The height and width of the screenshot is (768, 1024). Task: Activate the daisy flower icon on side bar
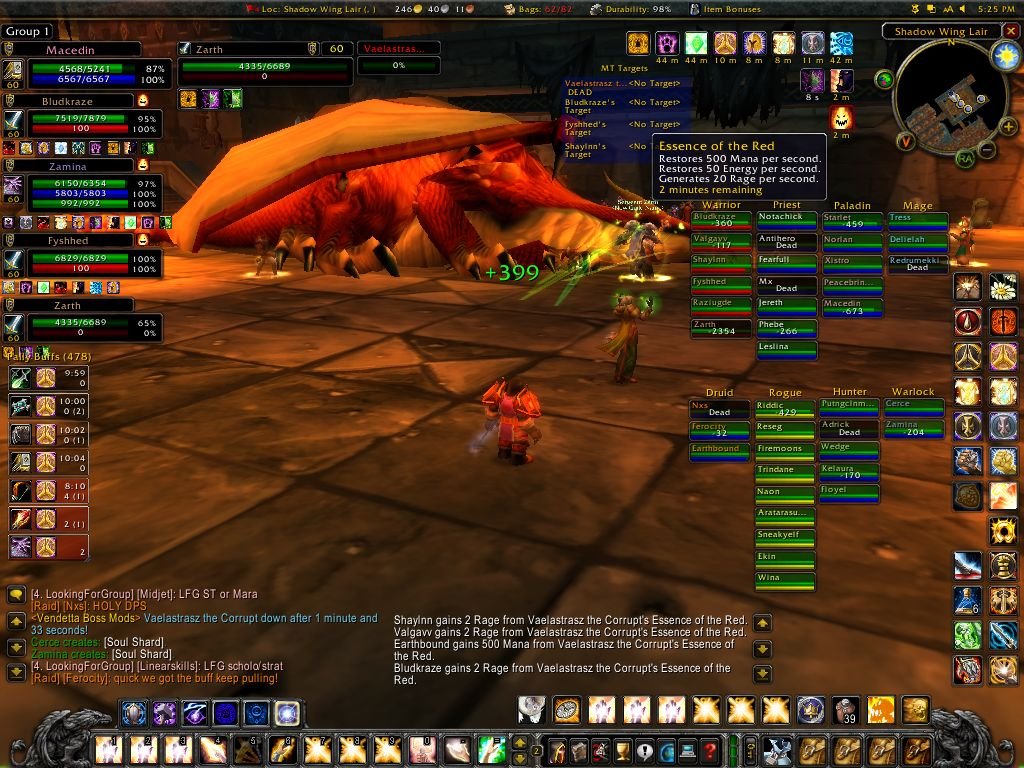click(x=1003, y=289)
